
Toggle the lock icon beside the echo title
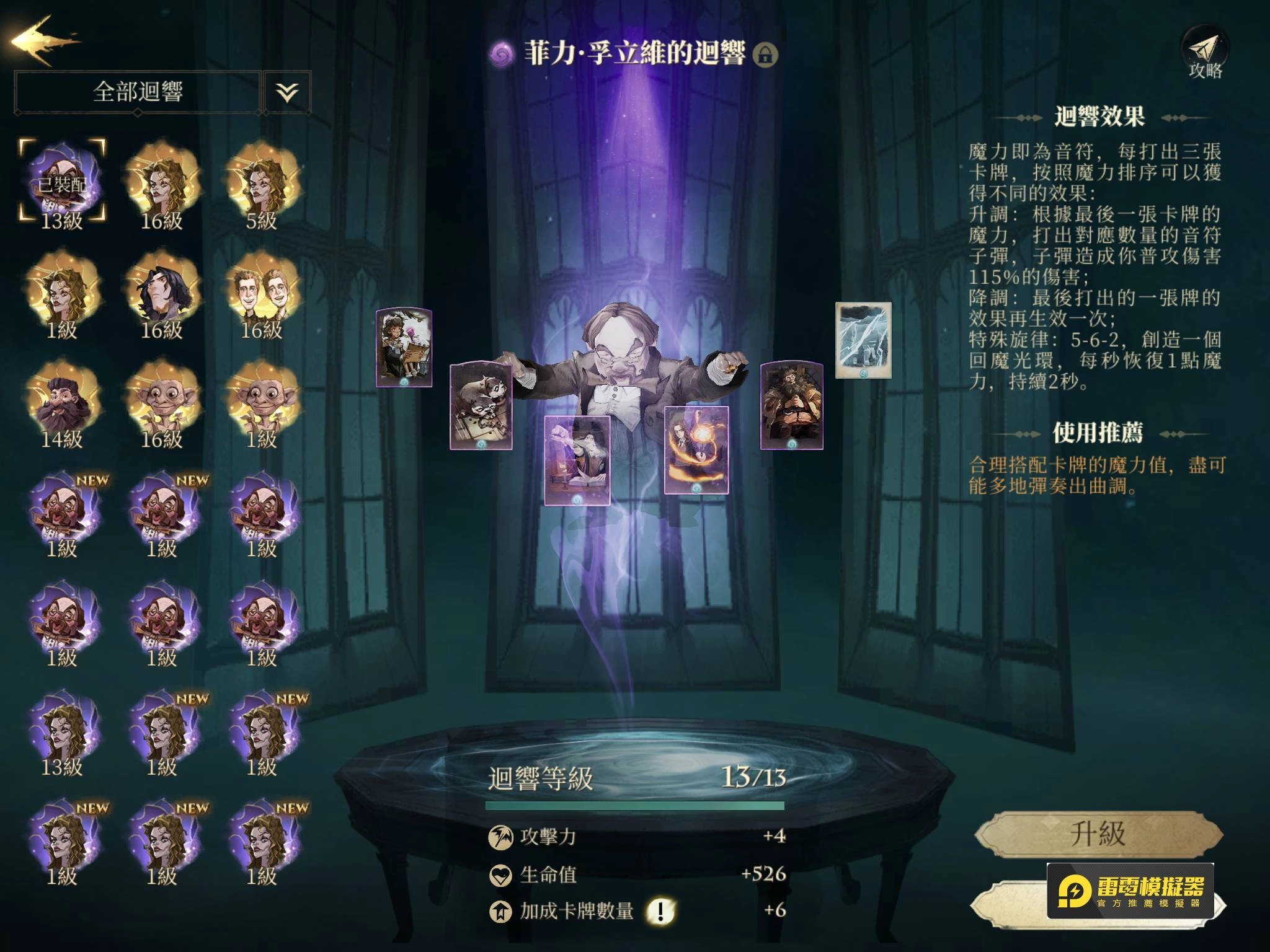765,55
